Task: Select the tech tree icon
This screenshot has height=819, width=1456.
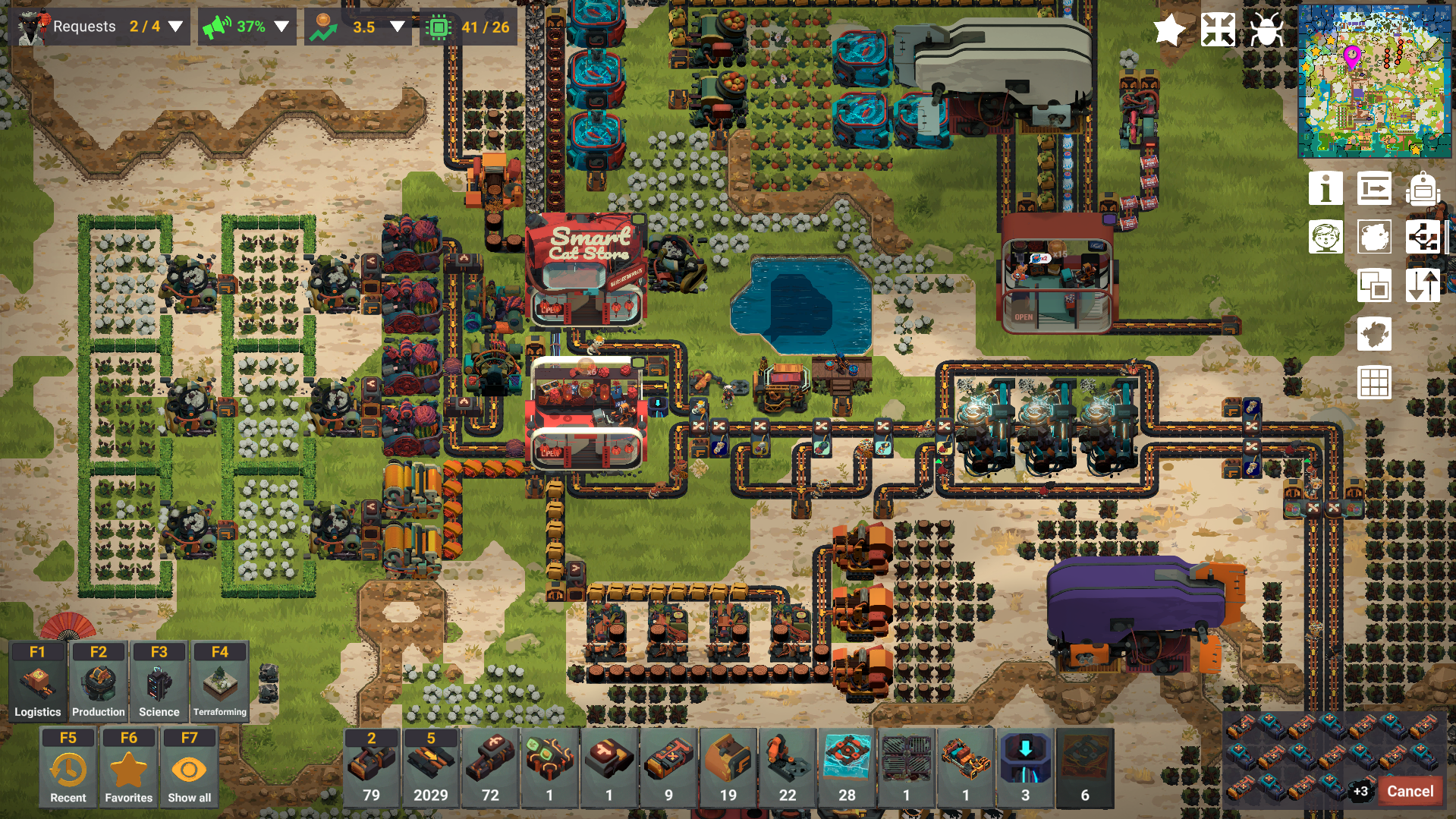Action: tap(1424, 238)
